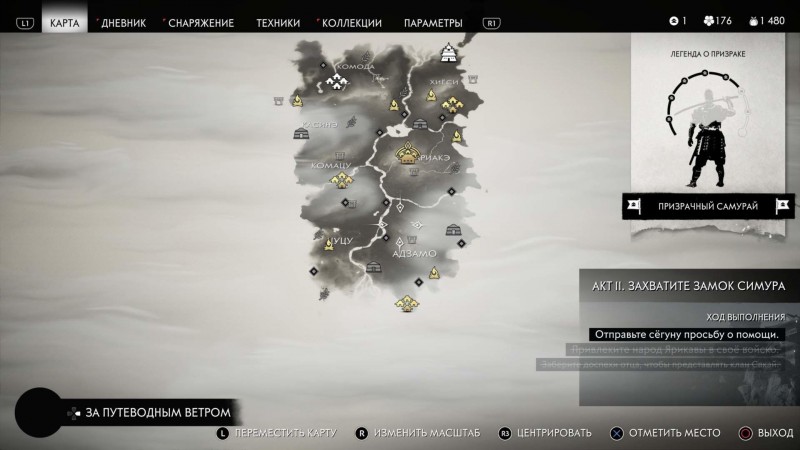Select the hut marker above Касинэ
Screen dimensions: 800x450
click(299, 133)
